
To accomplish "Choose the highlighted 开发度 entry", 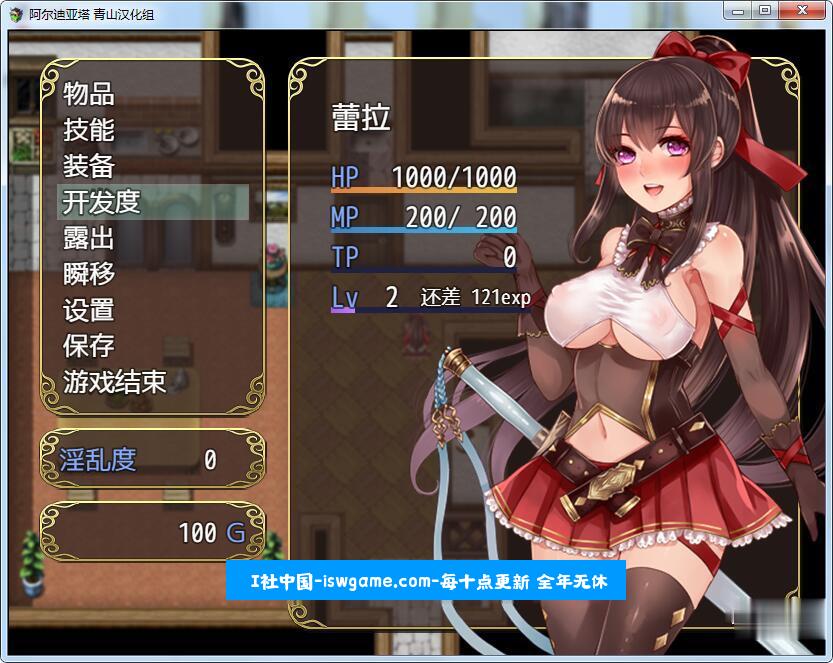I will [101, 202].
